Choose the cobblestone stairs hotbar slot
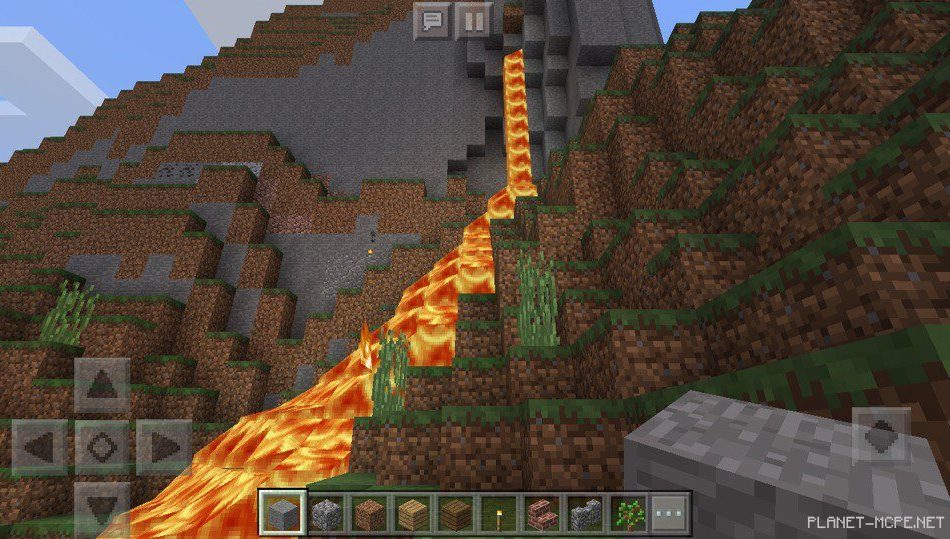The image size is (950, 539). click(x=584, y=513)
